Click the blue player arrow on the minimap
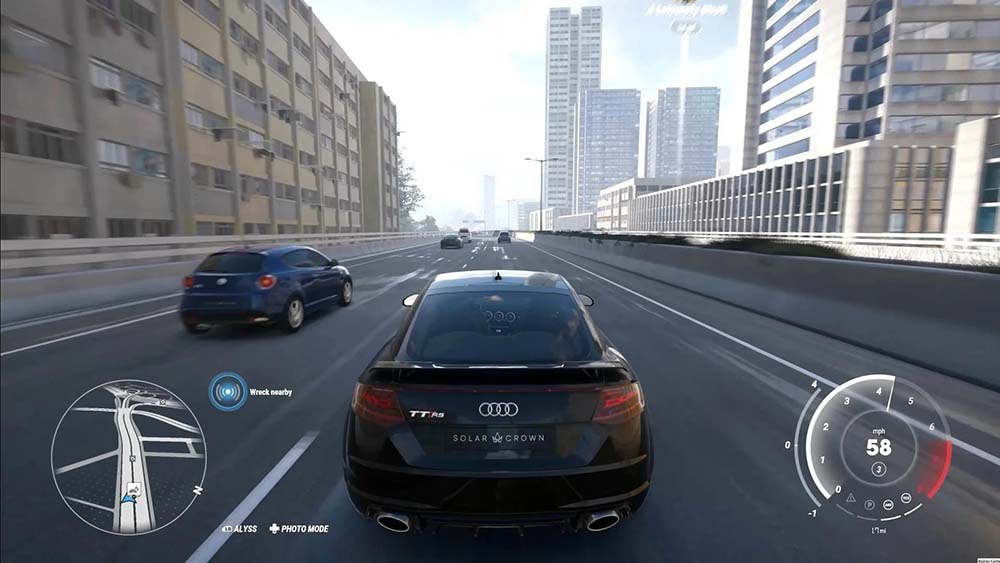The image size is (1000, 563). tap(130, 496)
